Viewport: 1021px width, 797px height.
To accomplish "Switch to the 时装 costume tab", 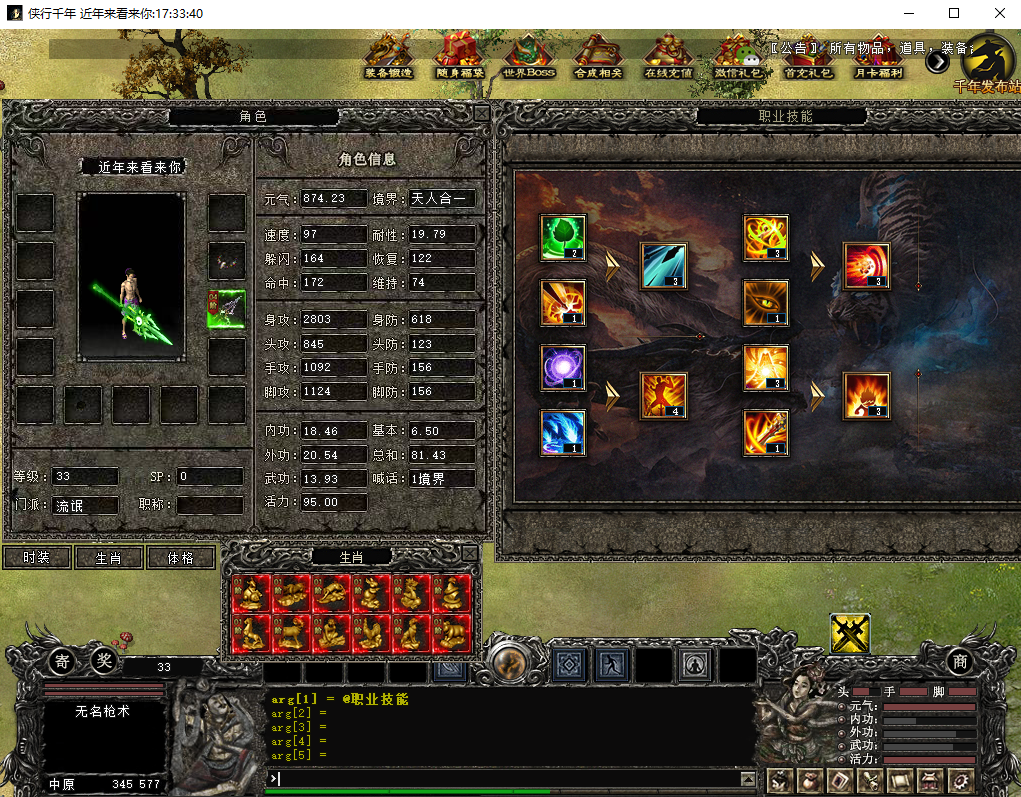I will [37, 558].
